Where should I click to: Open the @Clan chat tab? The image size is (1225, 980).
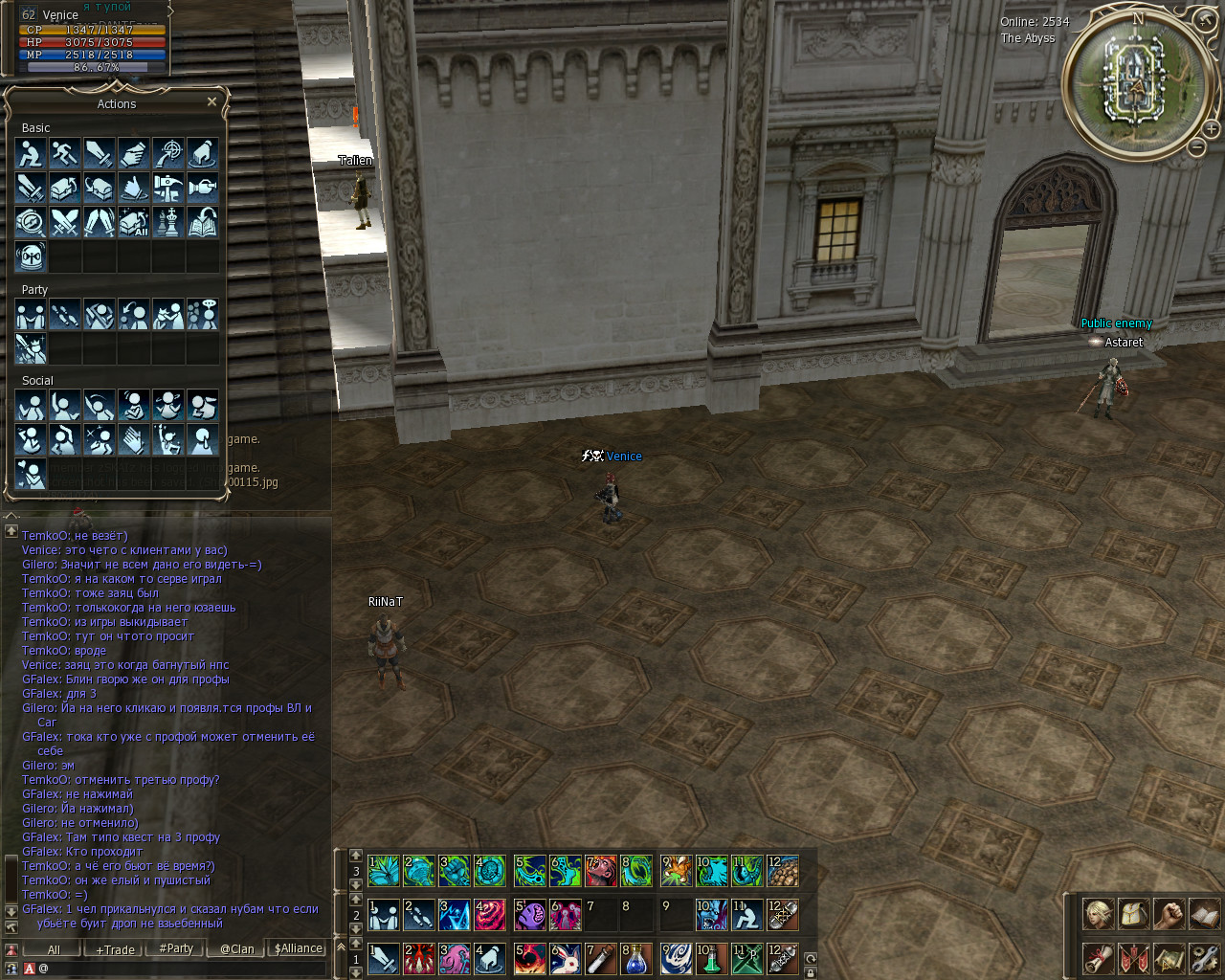click(237, 949)
